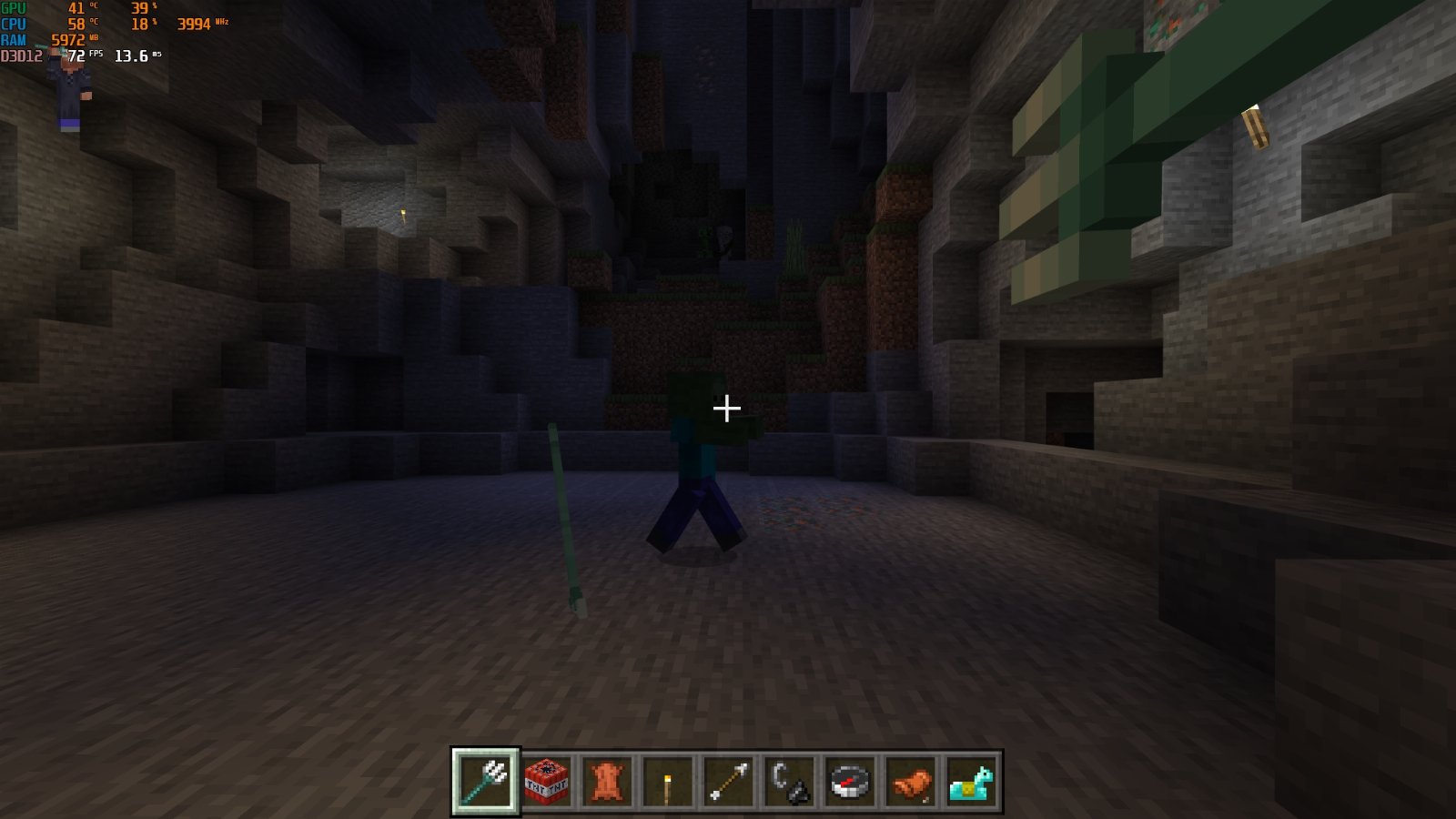Choose the leather hide slot
Screen dimensions: 1456x819
click(x=607, y=781)
